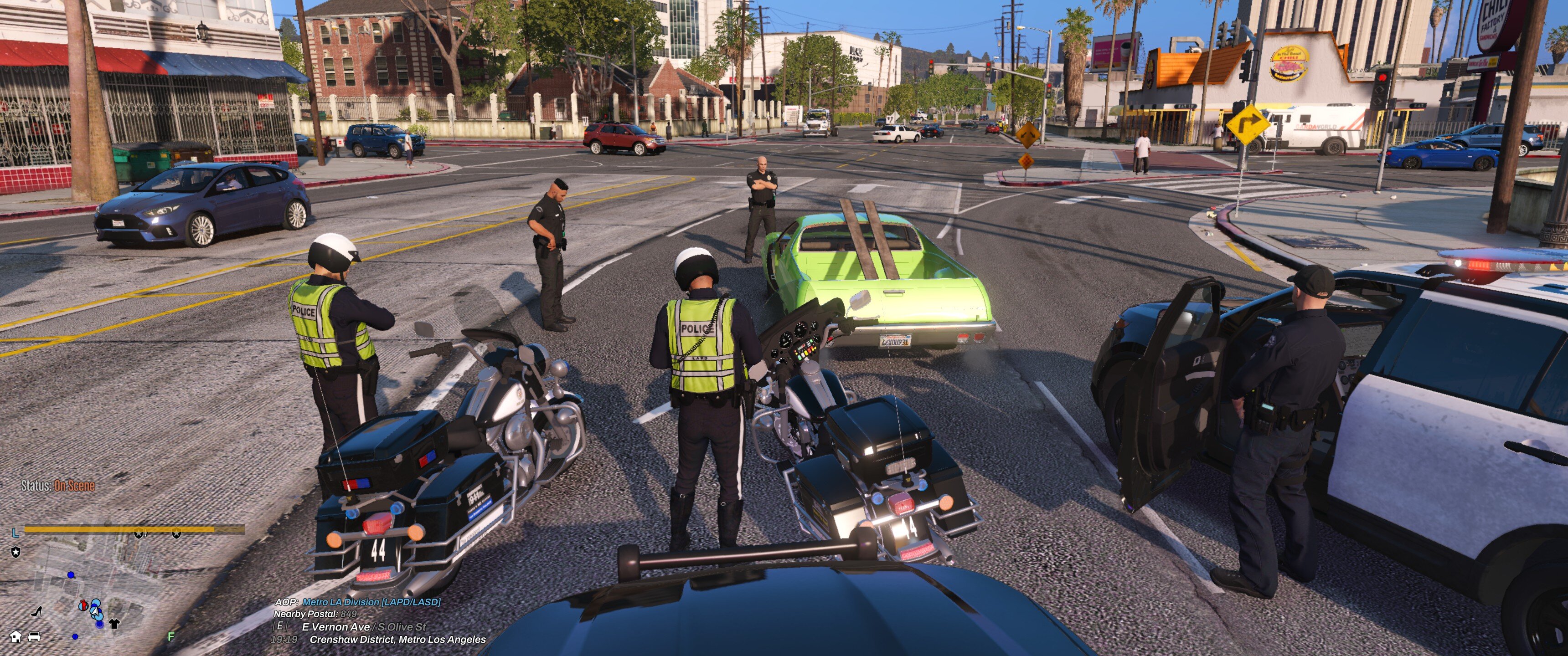
Task: Click the On Scene status label
Action: [x=74, y=486]
